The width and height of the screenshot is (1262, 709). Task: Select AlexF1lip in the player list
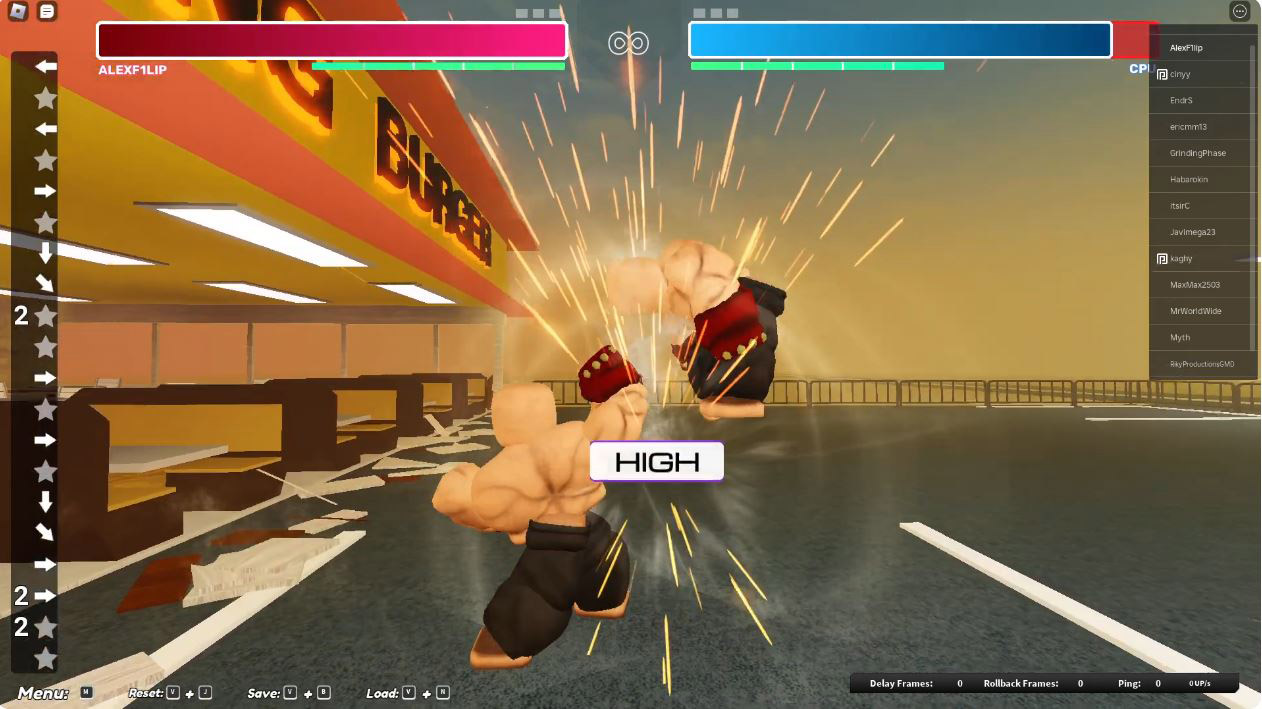1187,48
